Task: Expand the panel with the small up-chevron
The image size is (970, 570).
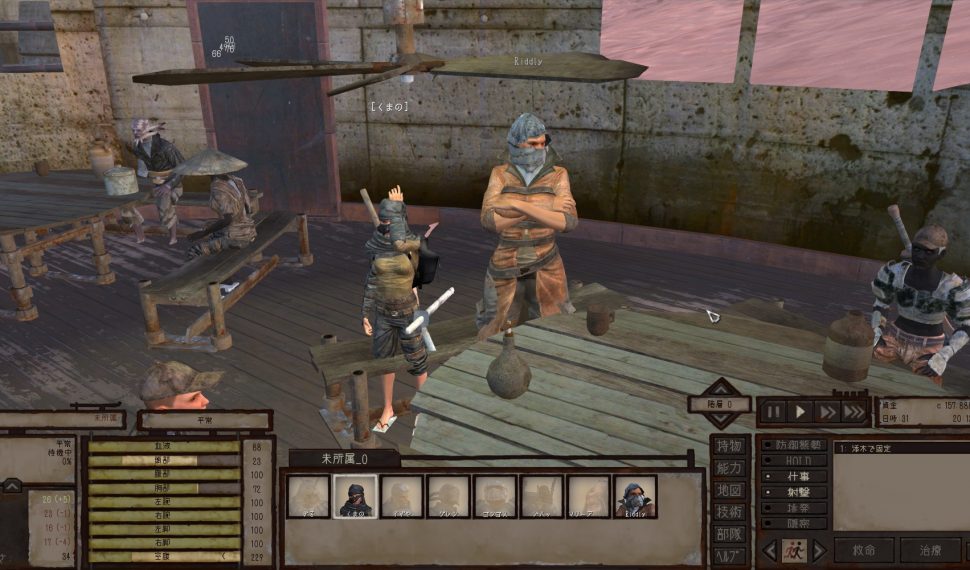Action: (12, 486)
